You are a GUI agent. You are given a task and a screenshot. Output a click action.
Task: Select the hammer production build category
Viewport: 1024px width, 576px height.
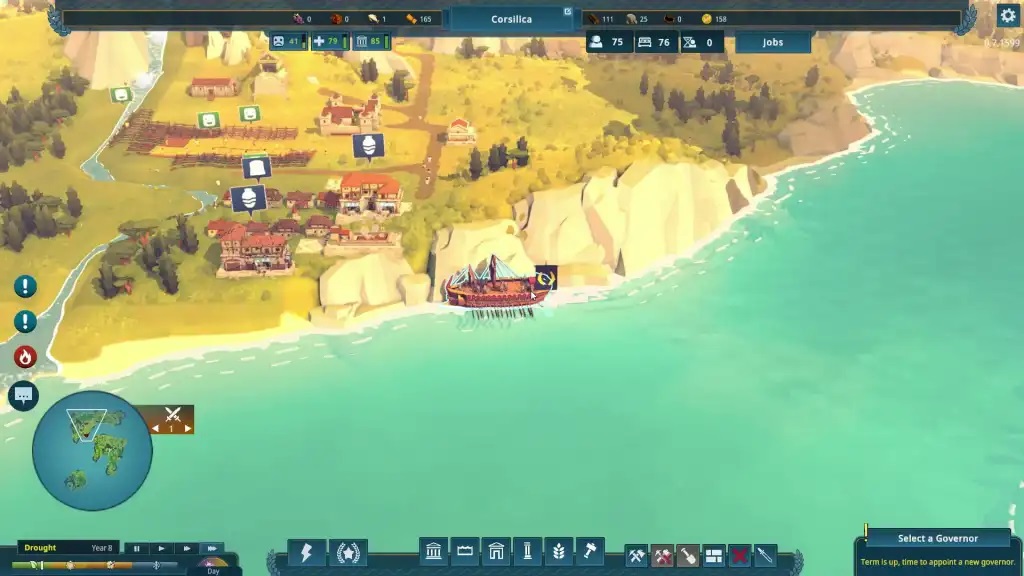pyautogui.click(x=590, y=551)
